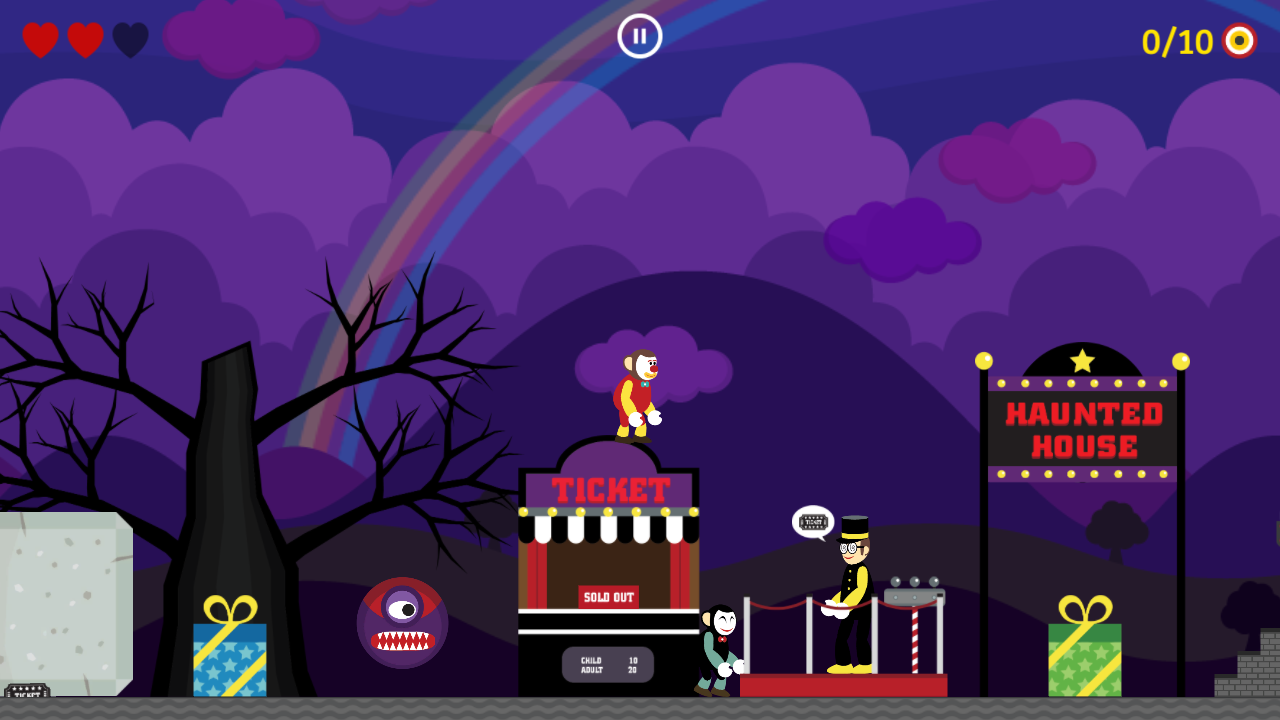The height and width of the screenshot is (720, 1280).
Task: Click the clown standing on the ticket booth
Action: (638, 395)
